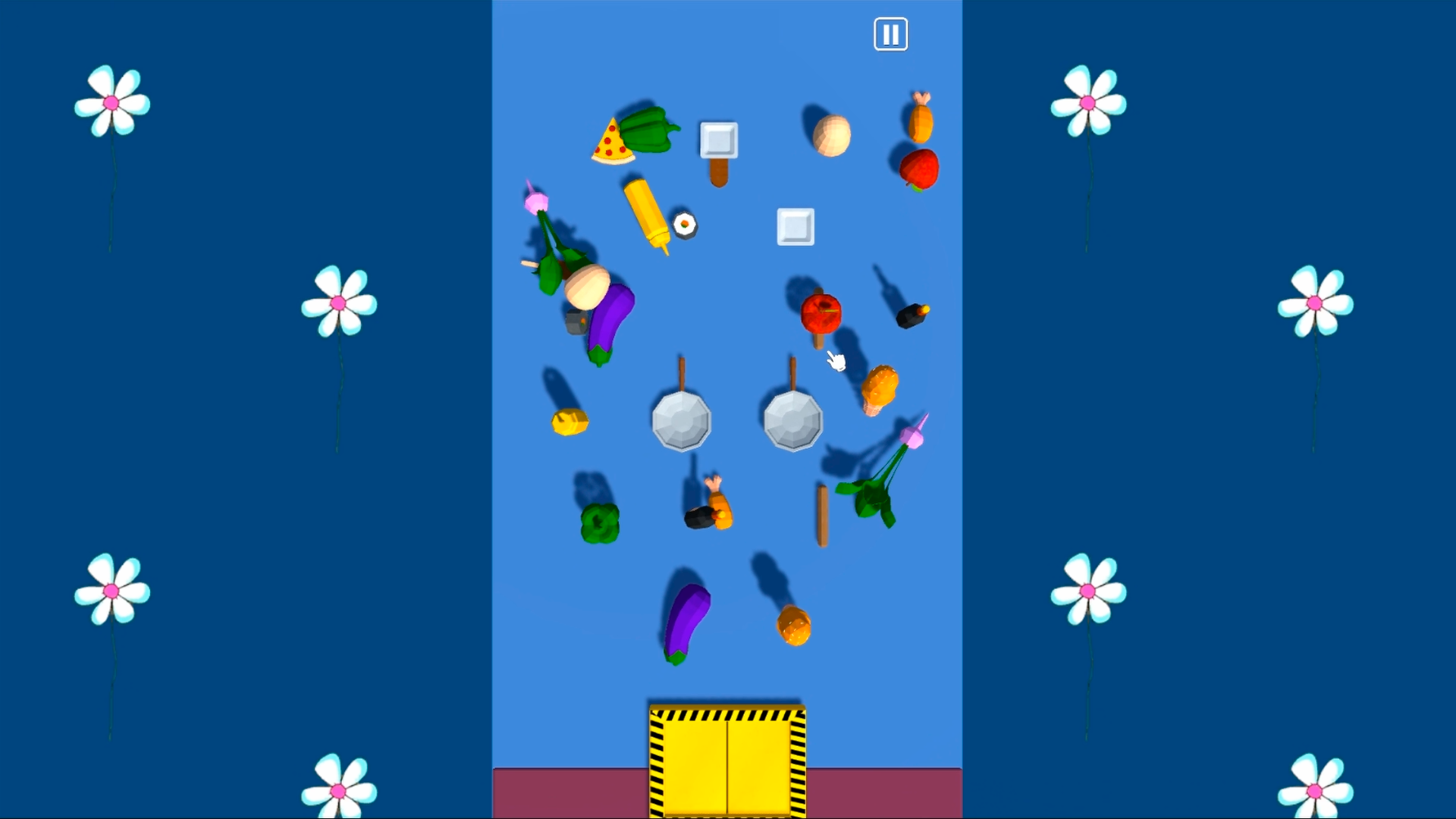Tap the broccoli floret

pyautogui.click(x=599, y=521)
